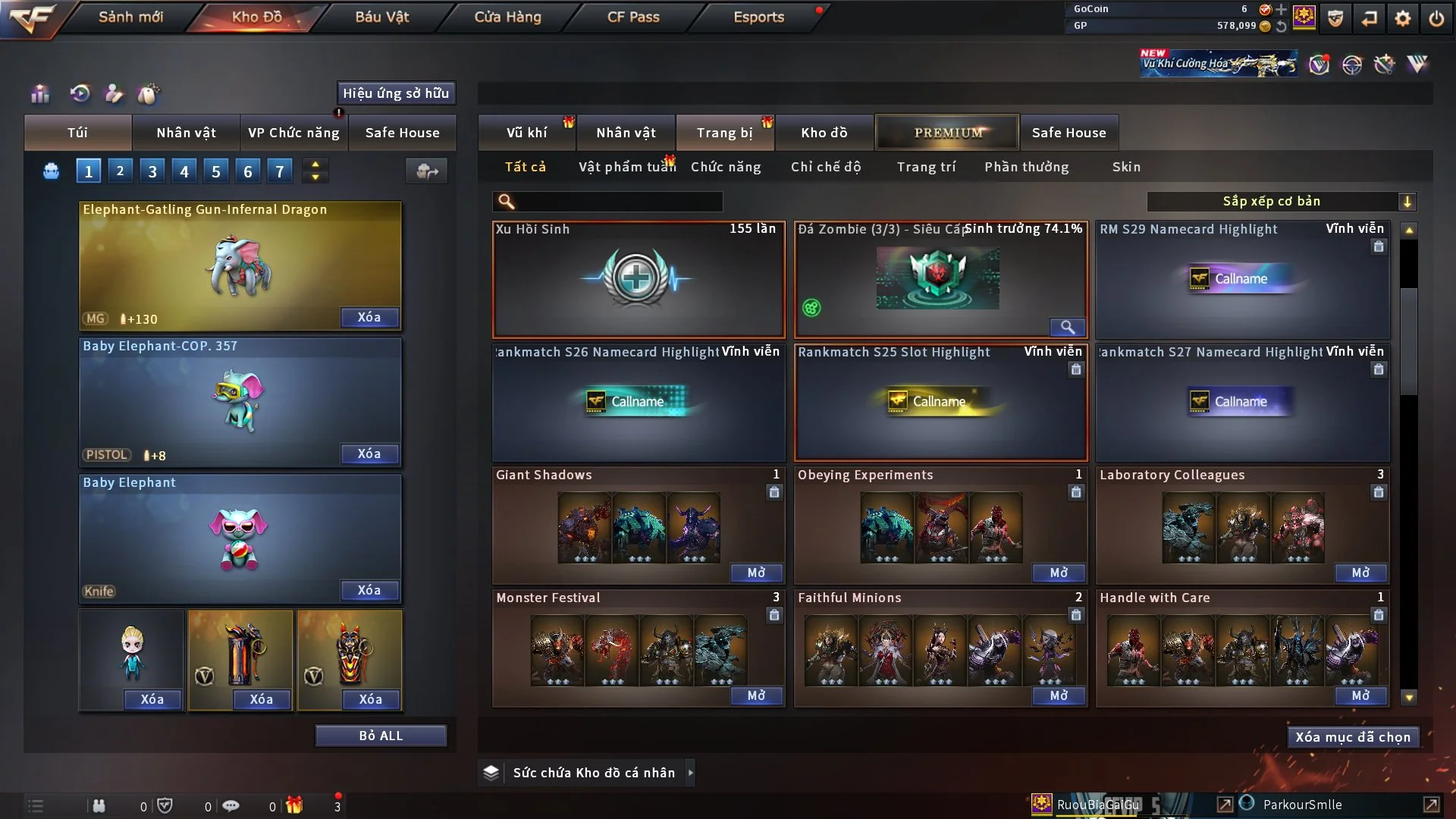Open the Handle with Care crate
Screen dimensions: 1456x819
point(1360,695)
